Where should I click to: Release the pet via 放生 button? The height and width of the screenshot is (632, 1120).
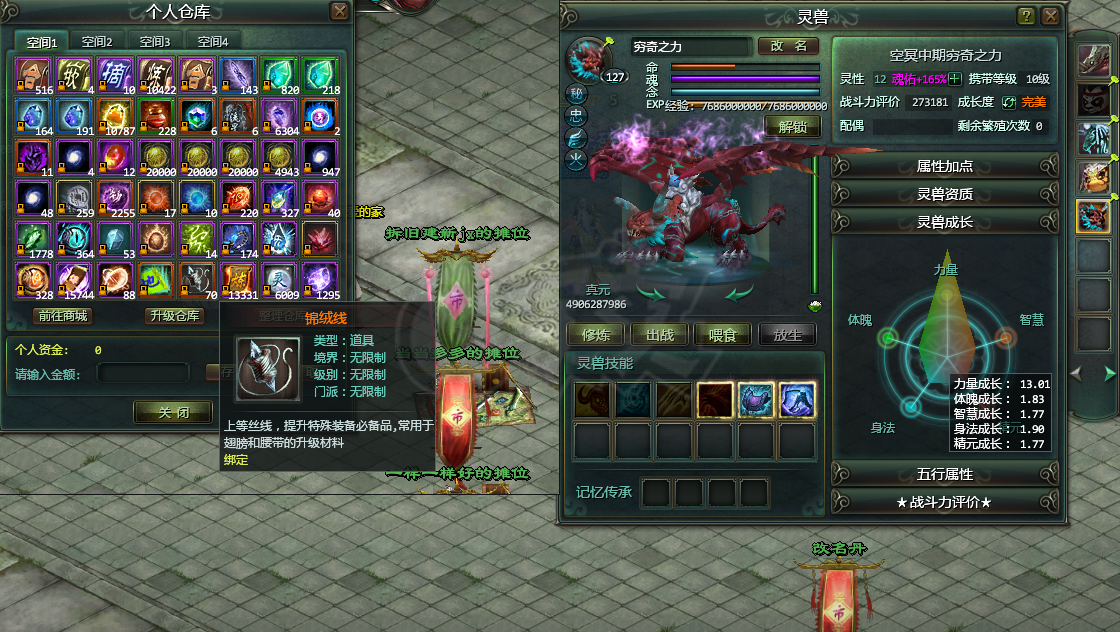click(x=787, y=335)
